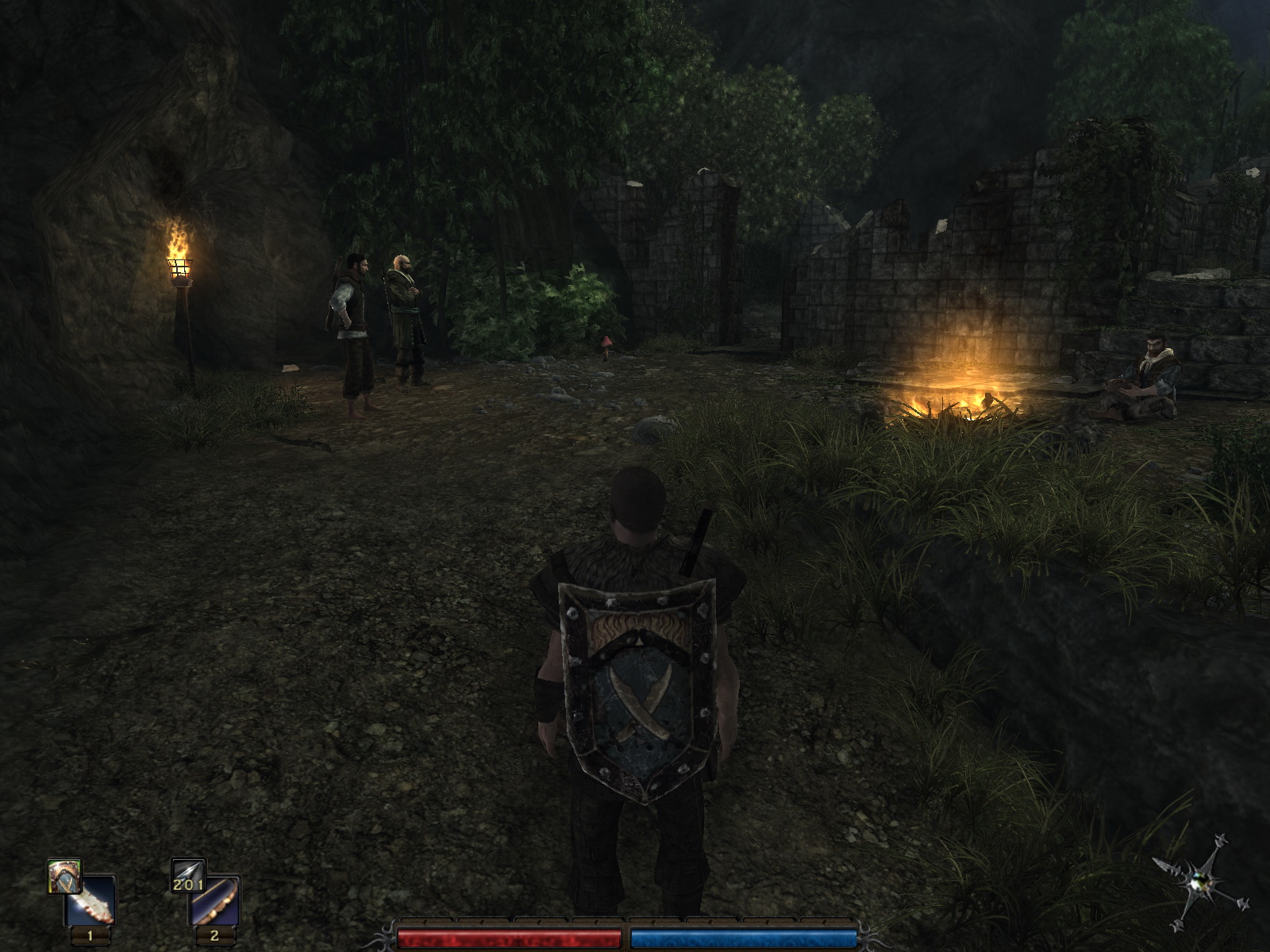
Task: Click the equipped shield icon
Action: 63,876
